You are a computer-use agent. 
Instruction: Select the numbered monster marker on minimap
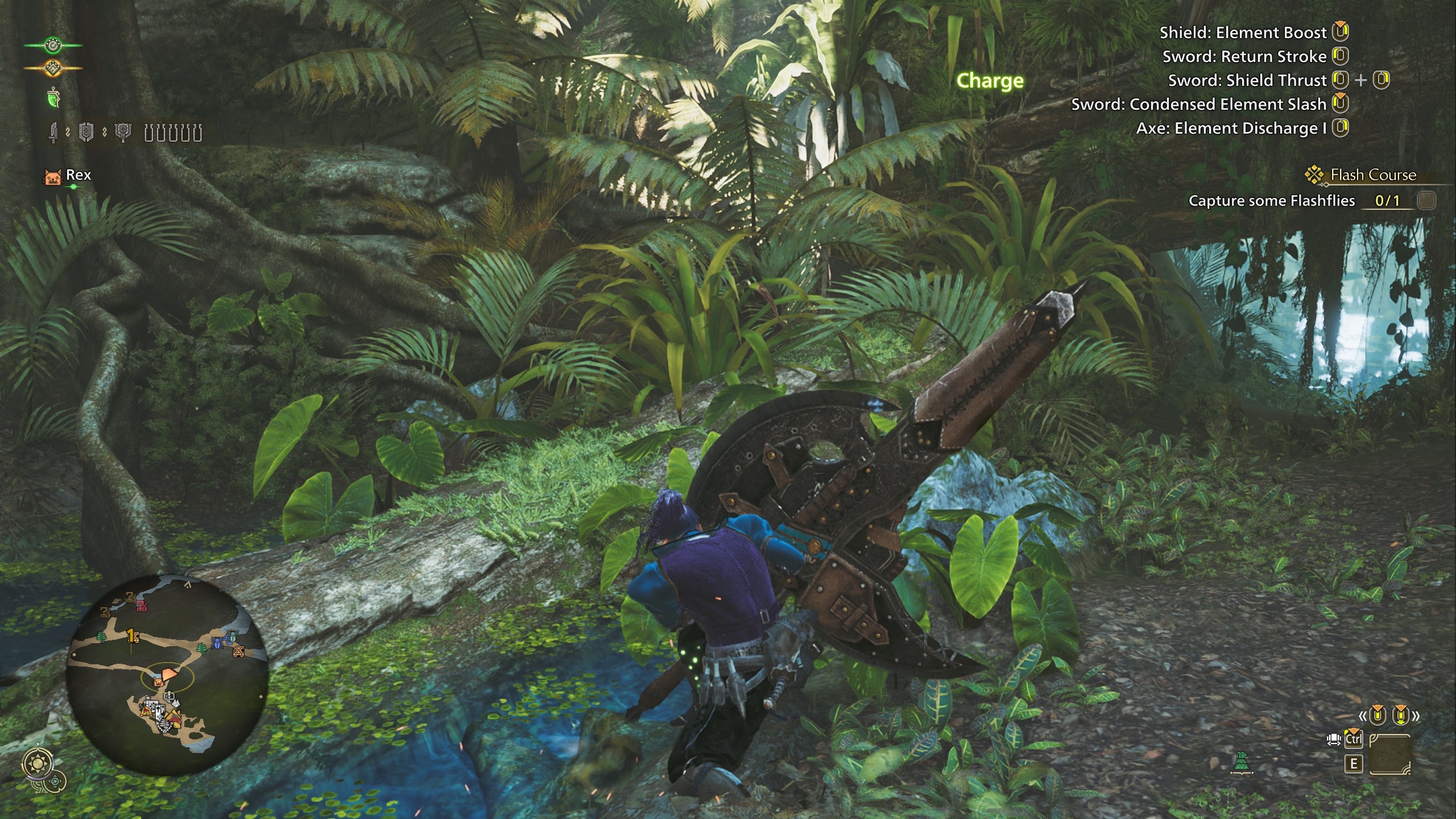[132, 635]
